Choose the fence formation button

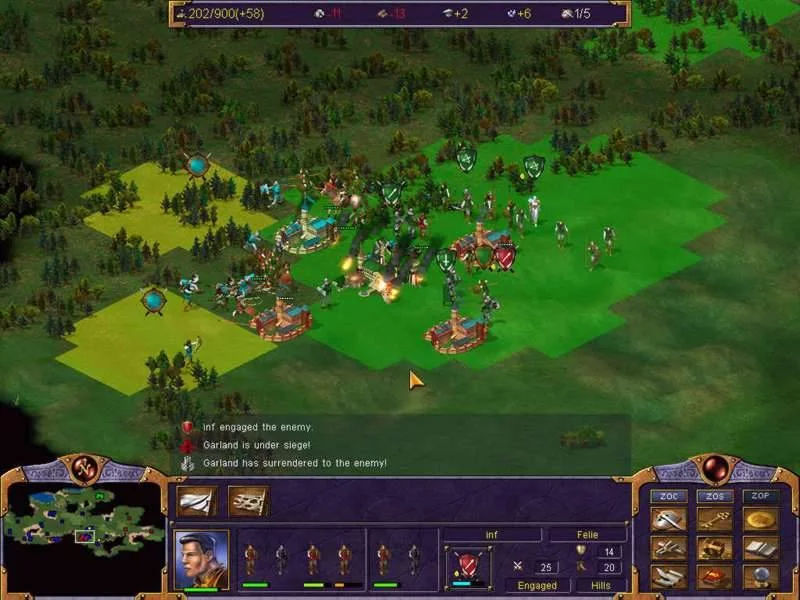[247, 500]
